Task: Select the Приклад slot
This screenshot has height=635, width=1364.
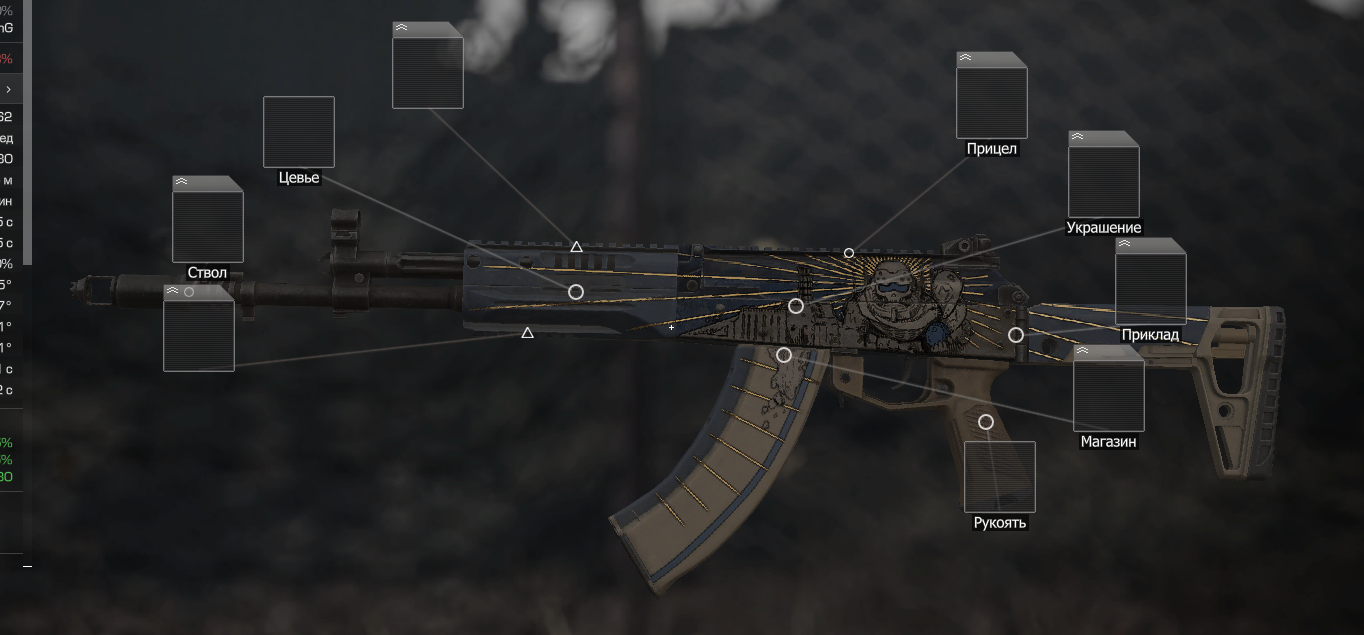Action: point(1150,282)
